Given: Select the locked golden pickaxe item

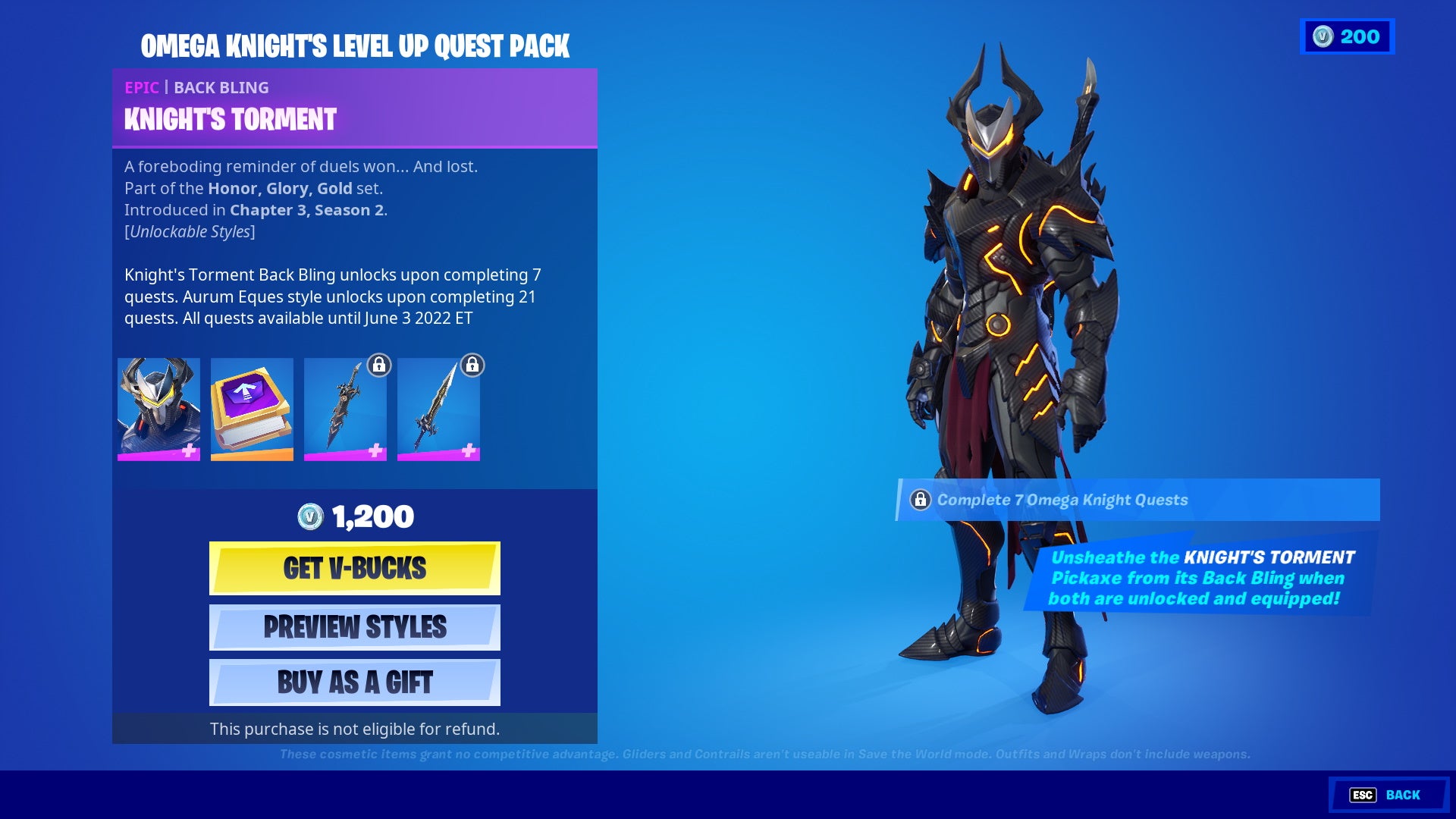Looking at the screenshot, I should click(x=439, y=409).
